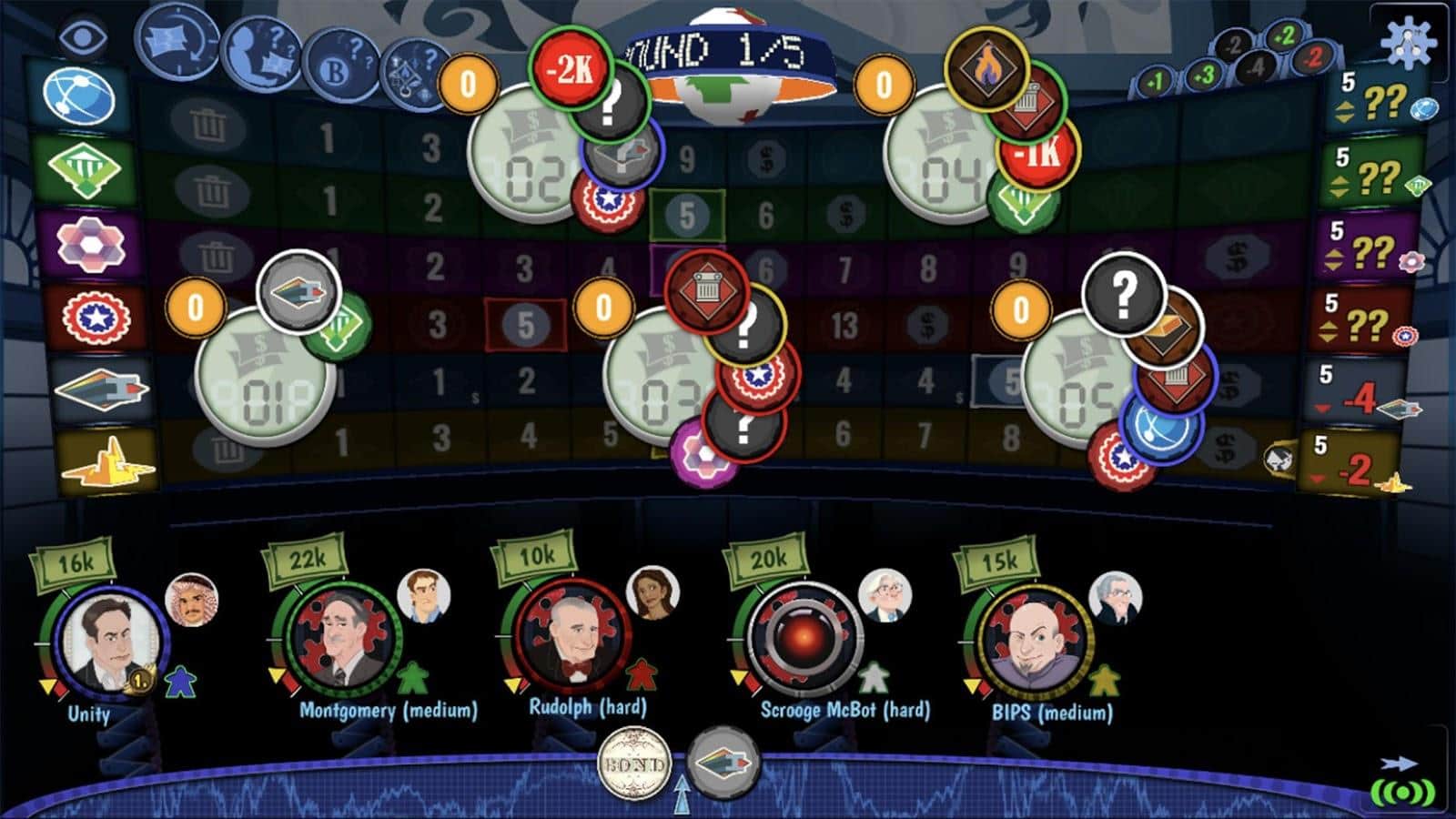Choose the BOND coin in hand
The height and width of the screenshot is (819, 1456).
point(634,764)
